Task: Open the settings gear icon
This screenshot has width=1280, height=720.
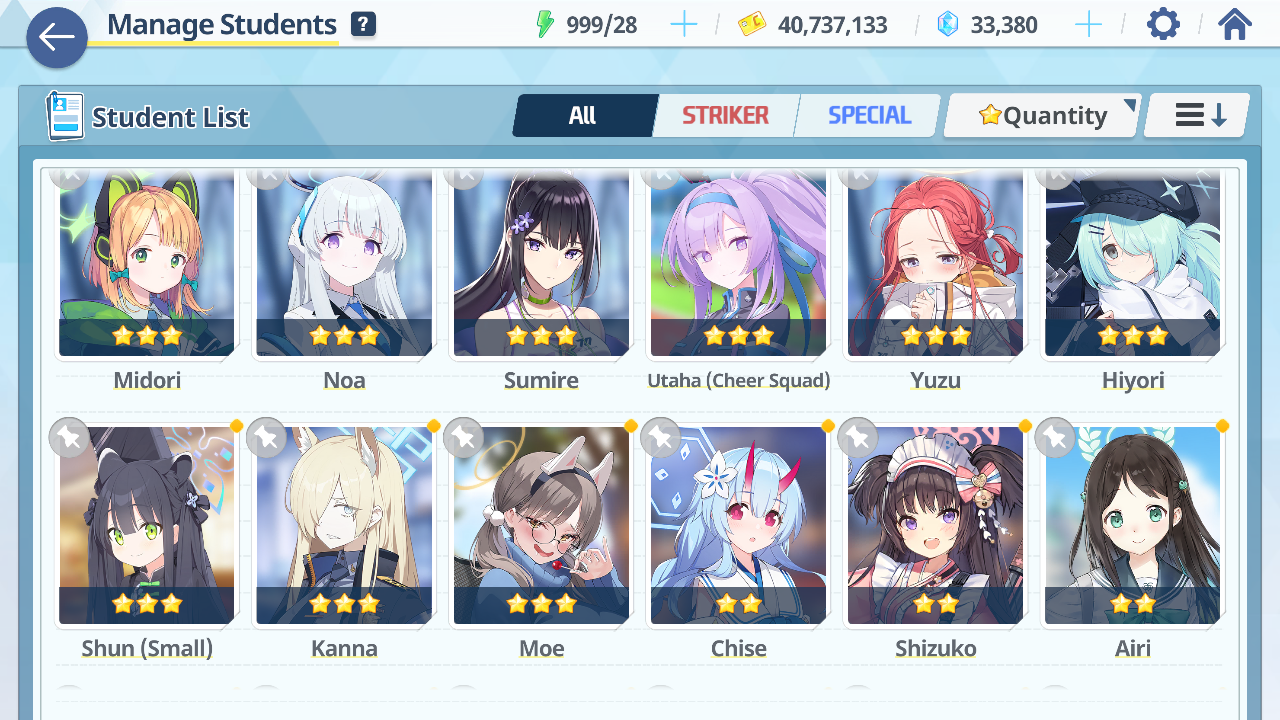Action: pos(1163,25)
